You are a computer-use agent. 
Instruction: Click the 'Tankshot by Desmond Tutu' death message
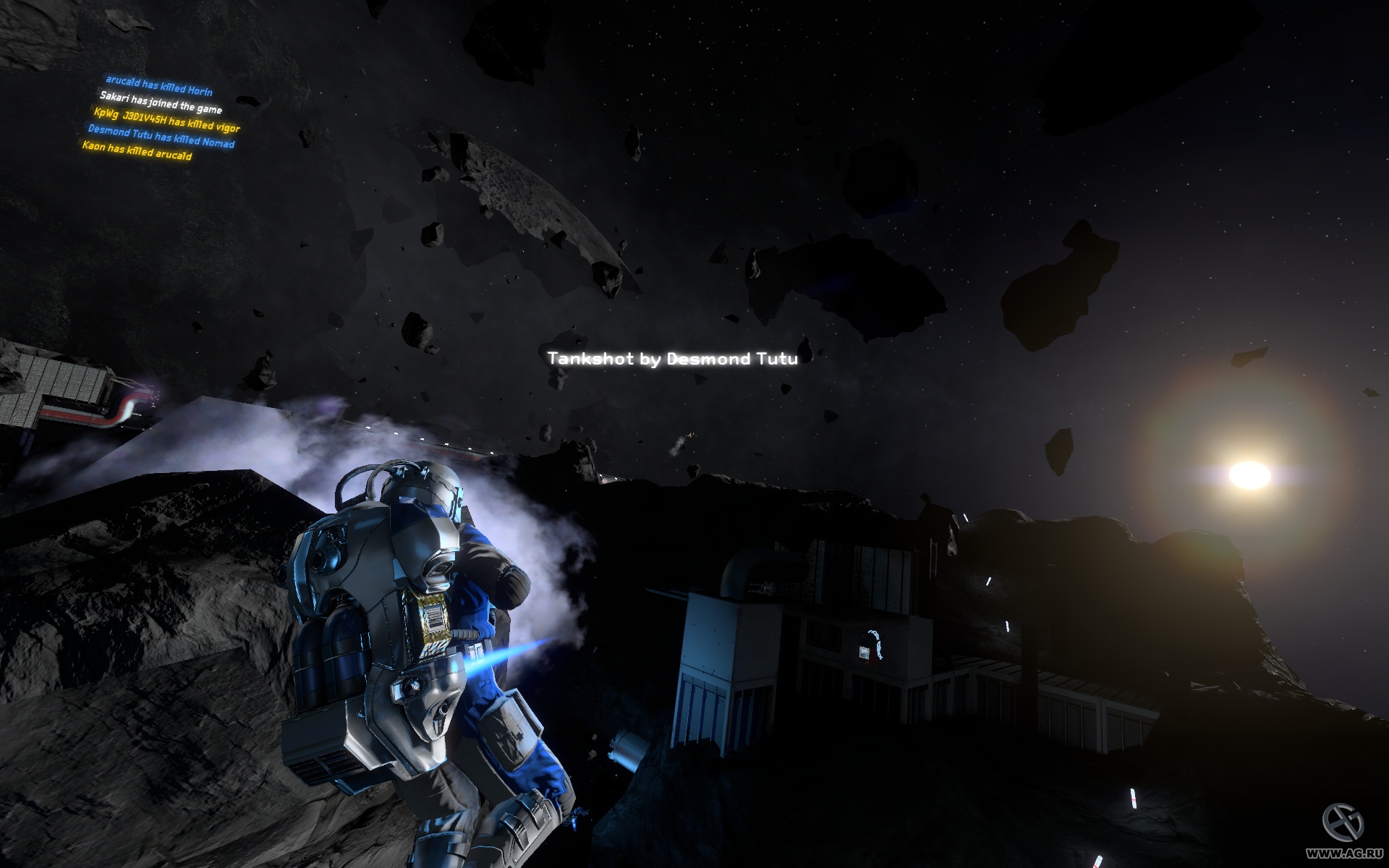tap(673, 357)
